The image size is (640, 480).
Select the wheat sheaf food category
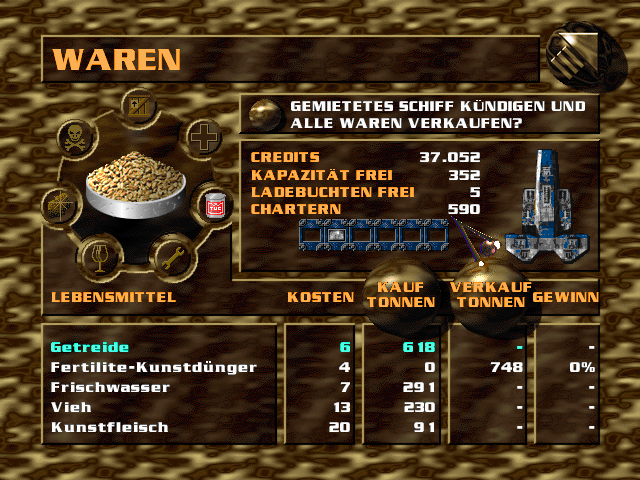pos(60,206)
